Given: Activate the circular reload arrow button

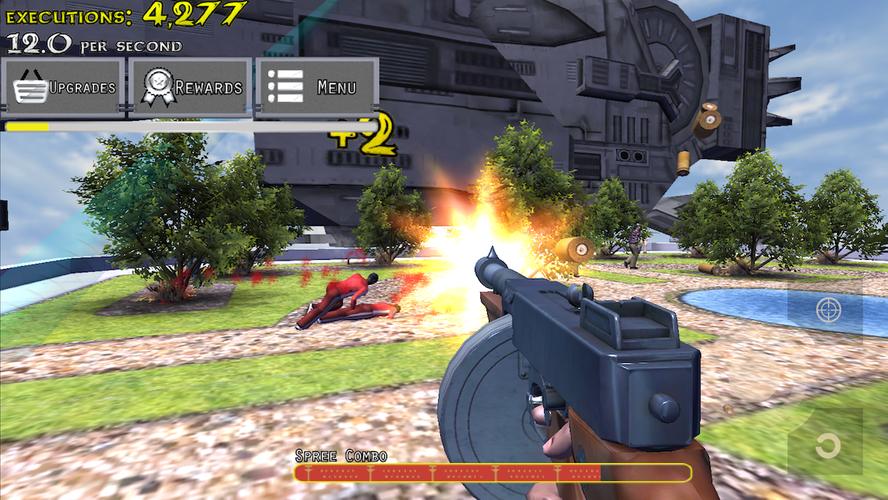Looking at the screenshot, I should coord(825,444).
